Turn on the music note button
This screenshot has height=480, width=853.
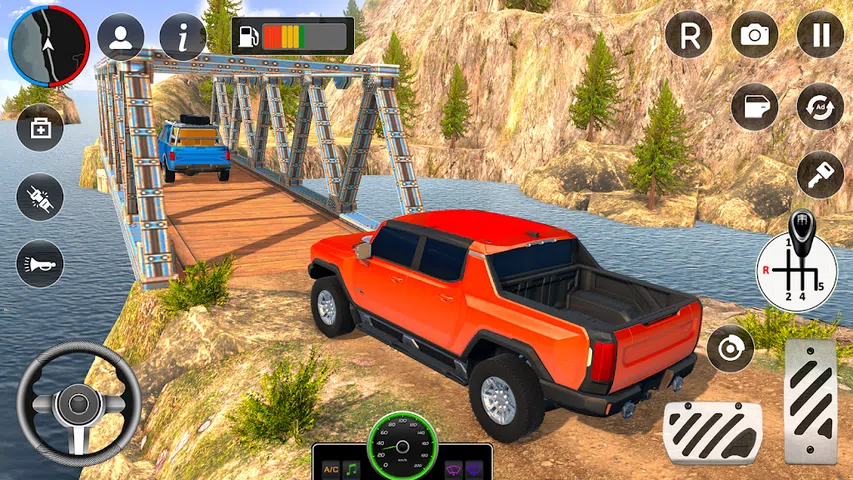(352, 468)
